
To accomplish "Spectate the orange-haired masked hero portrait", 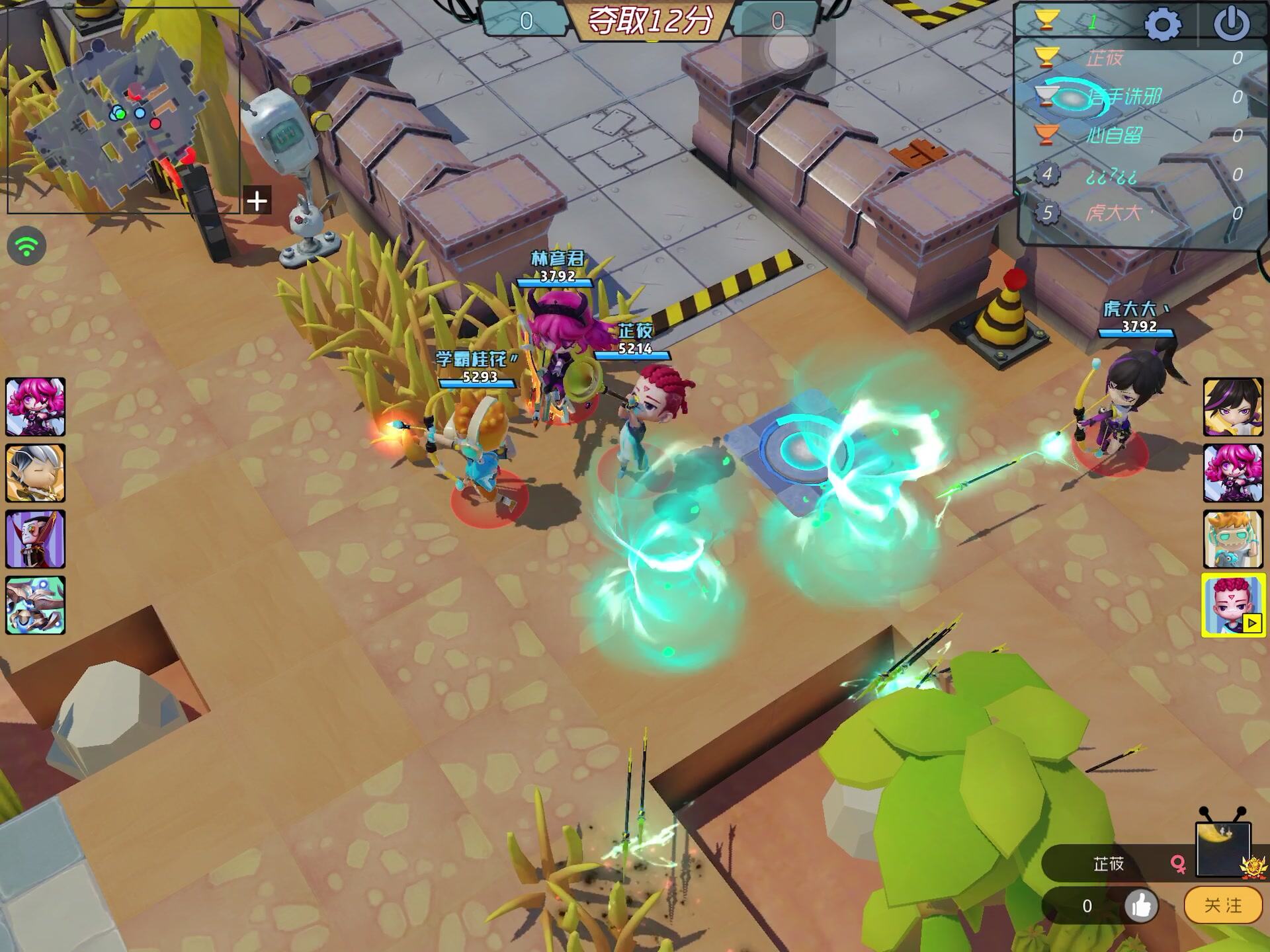I will click(x=1233, y=539).
